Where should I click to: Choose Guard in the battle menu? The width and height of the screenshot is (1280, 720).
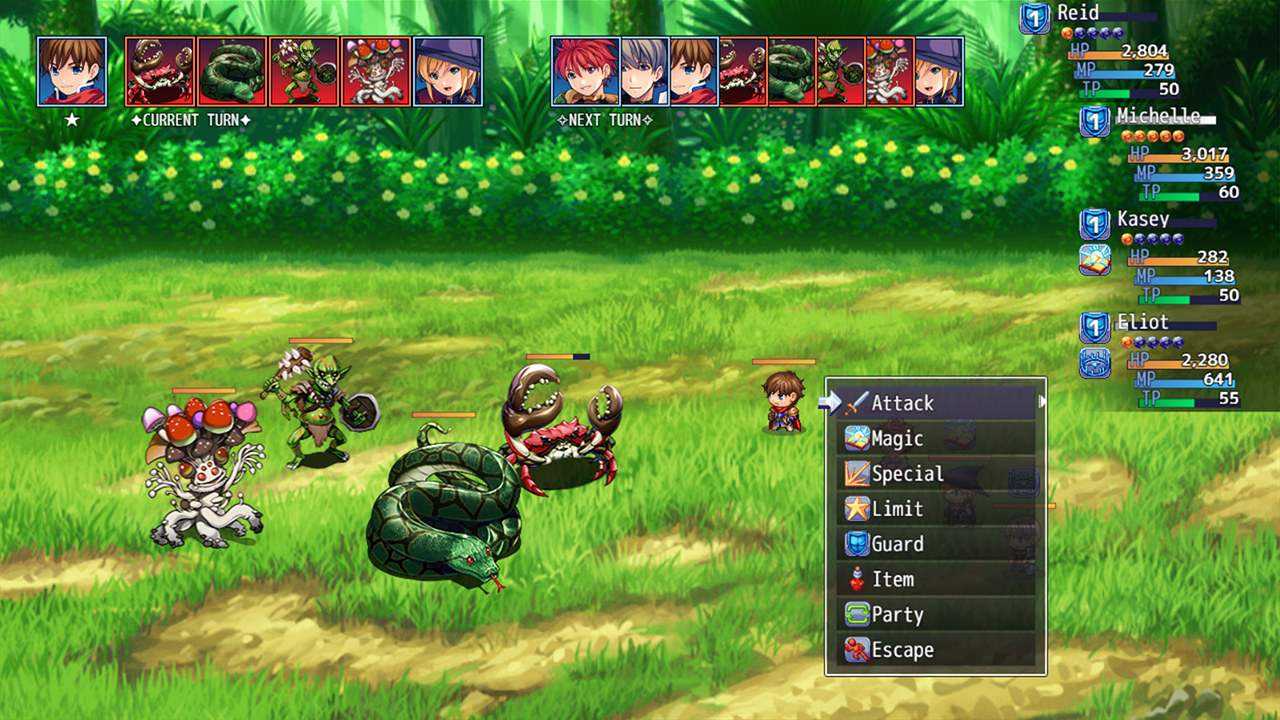935,544
